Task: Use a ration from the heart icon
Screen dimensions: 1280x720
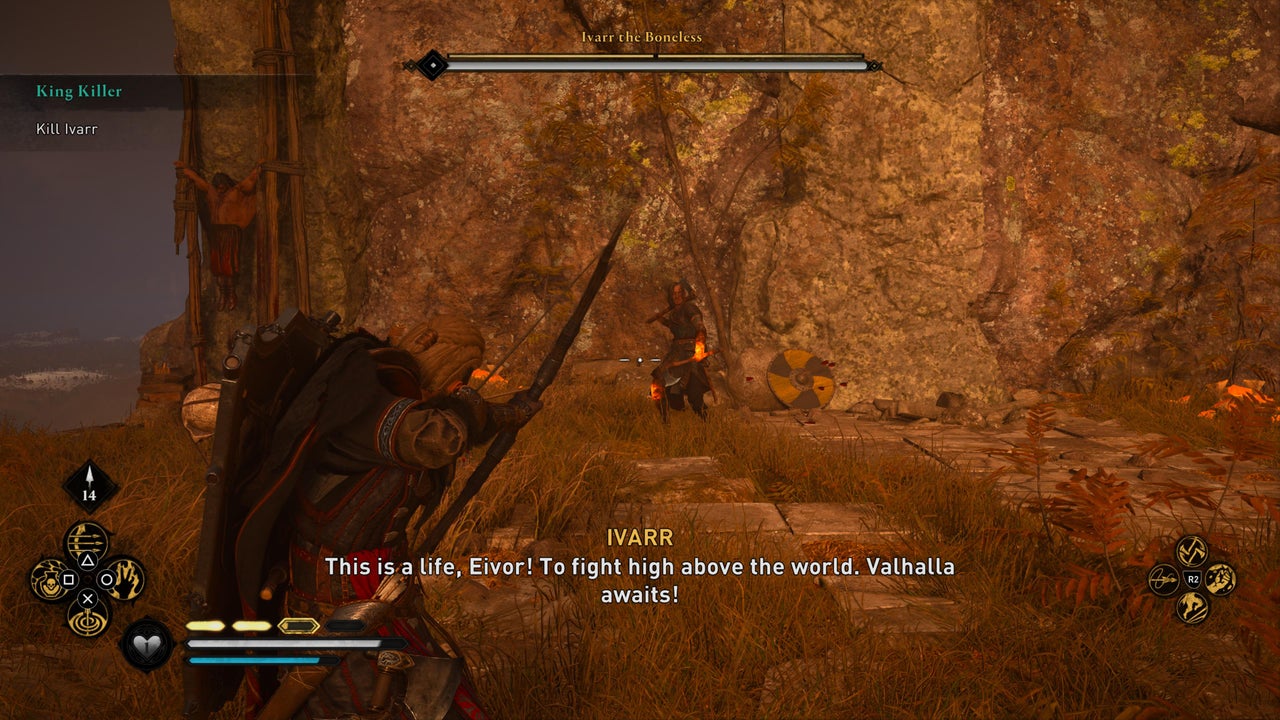Action: 148,645
